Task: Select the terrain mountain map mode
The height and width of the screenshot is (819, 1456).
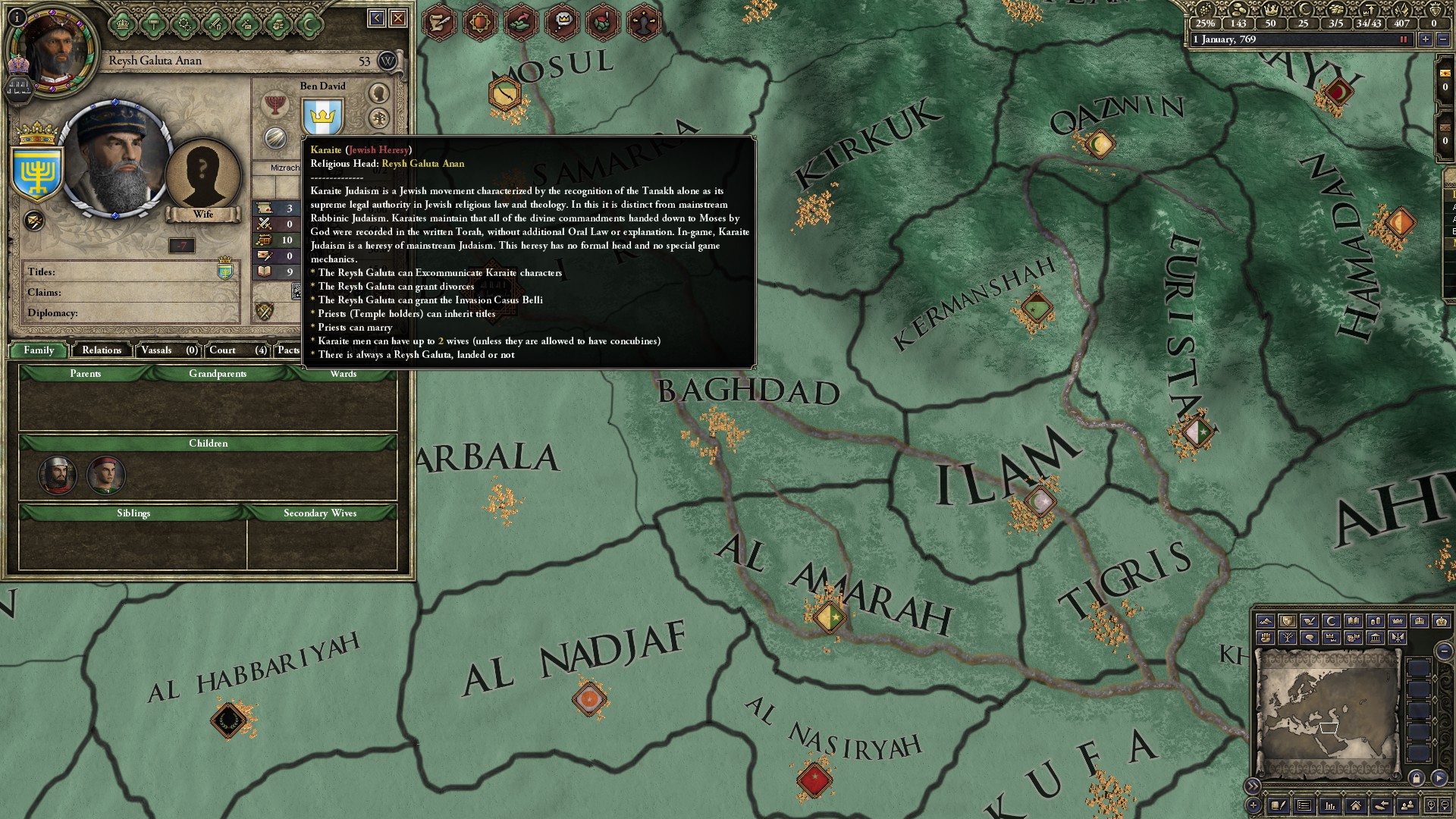Action: pyautogui.click(x=1265, y=621)
